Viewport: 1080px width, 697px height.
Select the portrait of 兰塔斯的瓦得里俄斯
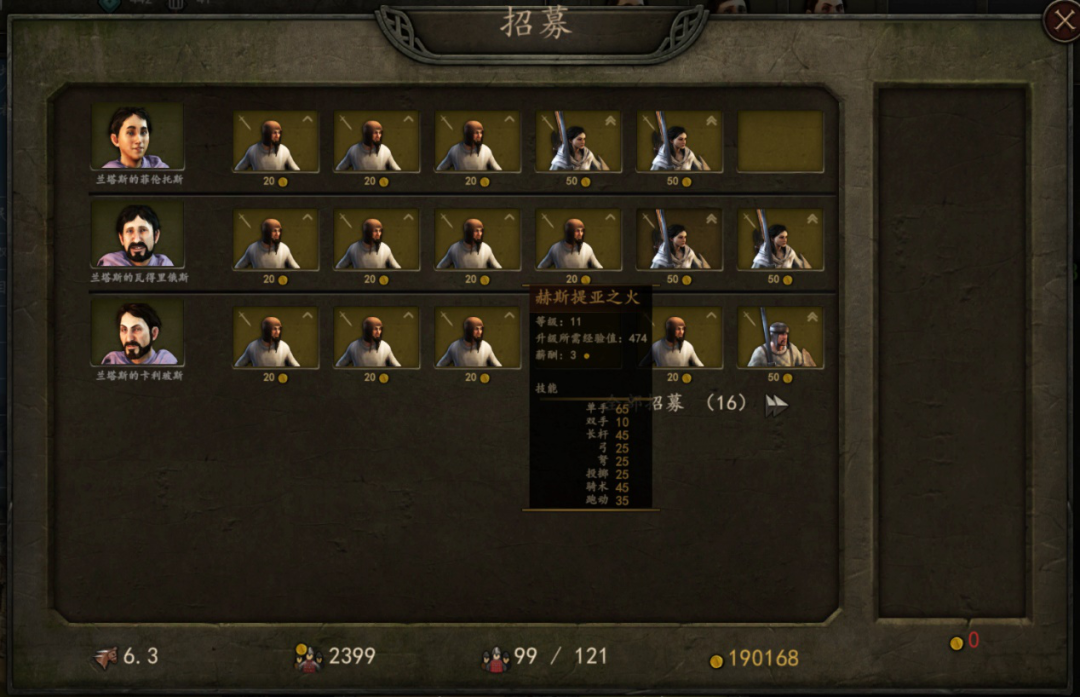[x=138, y=235]
